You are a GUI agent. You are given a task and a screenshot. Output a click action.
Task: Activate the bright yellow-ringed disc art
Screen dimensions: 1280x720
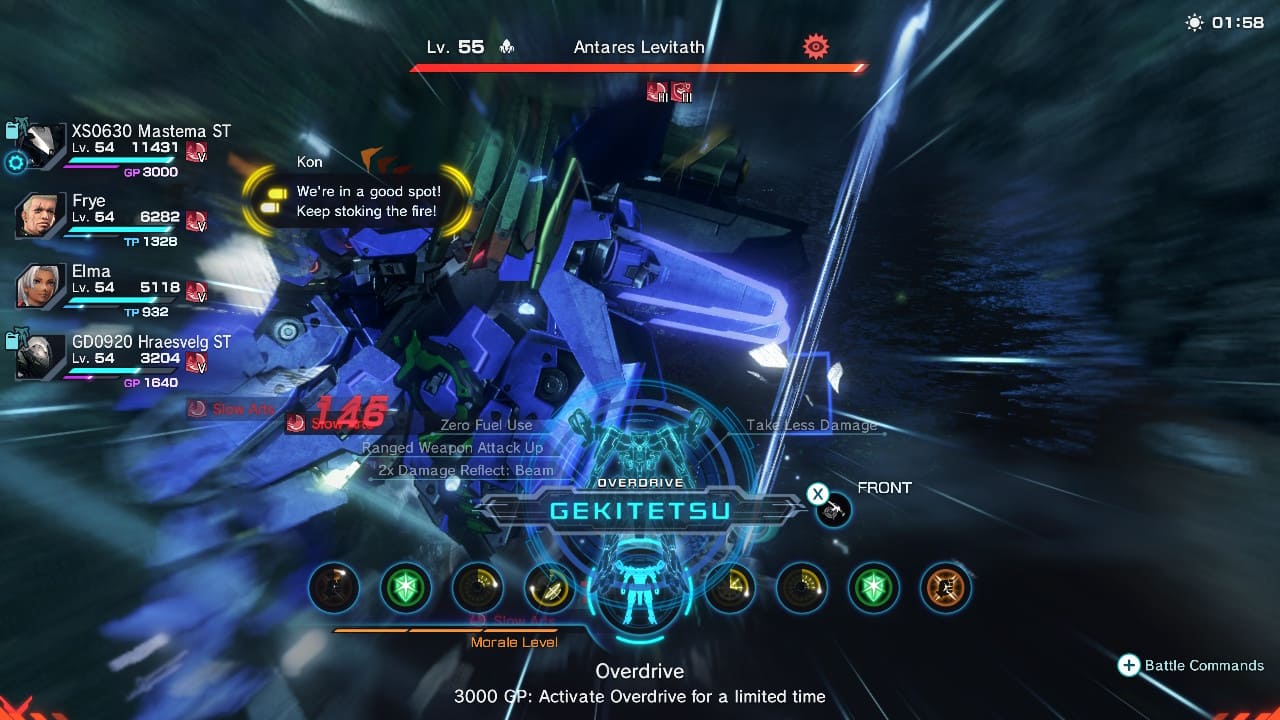pyautogui.click(x=549, y=587)
